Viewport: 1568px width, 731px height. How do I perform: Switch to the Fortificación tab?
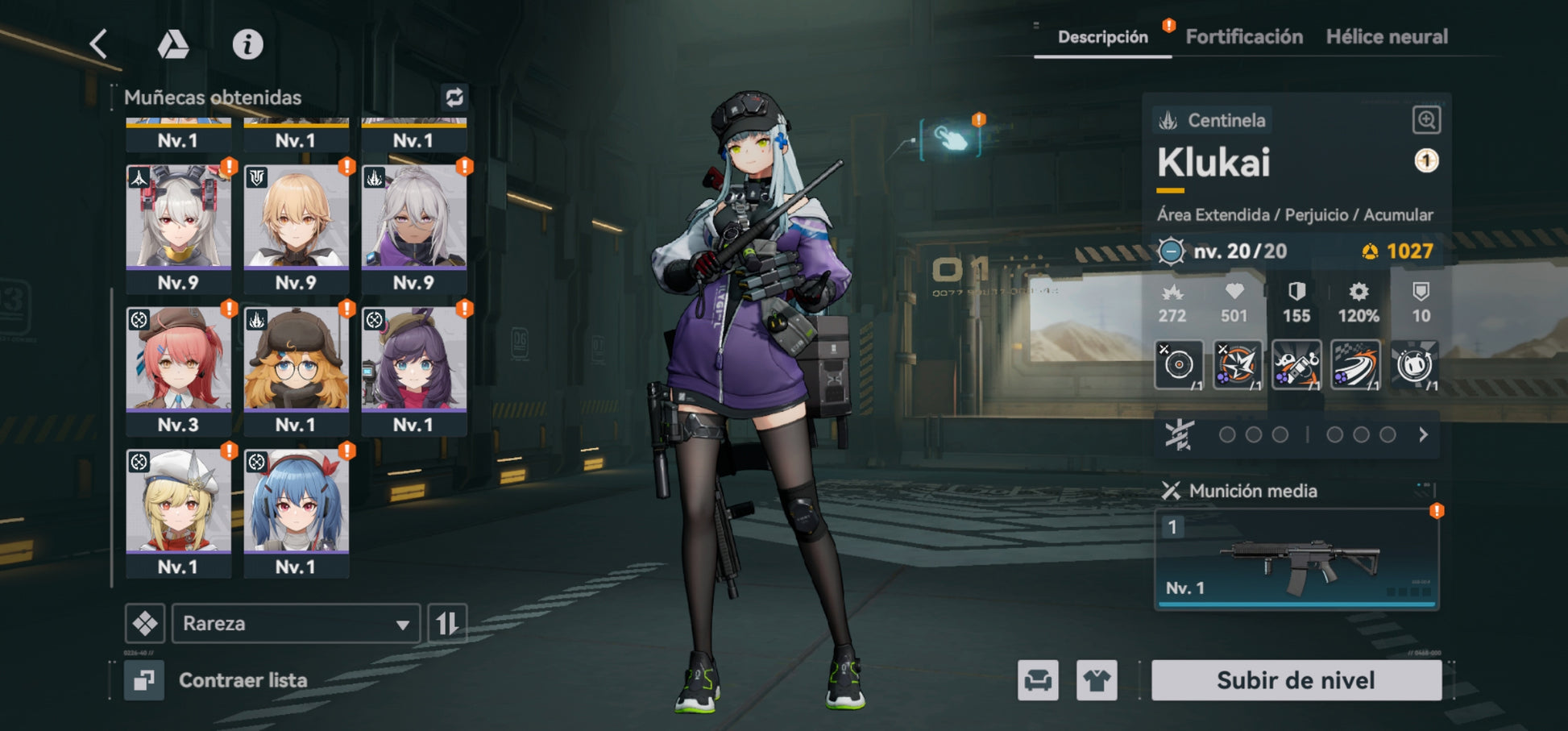tap(1244, 37)
